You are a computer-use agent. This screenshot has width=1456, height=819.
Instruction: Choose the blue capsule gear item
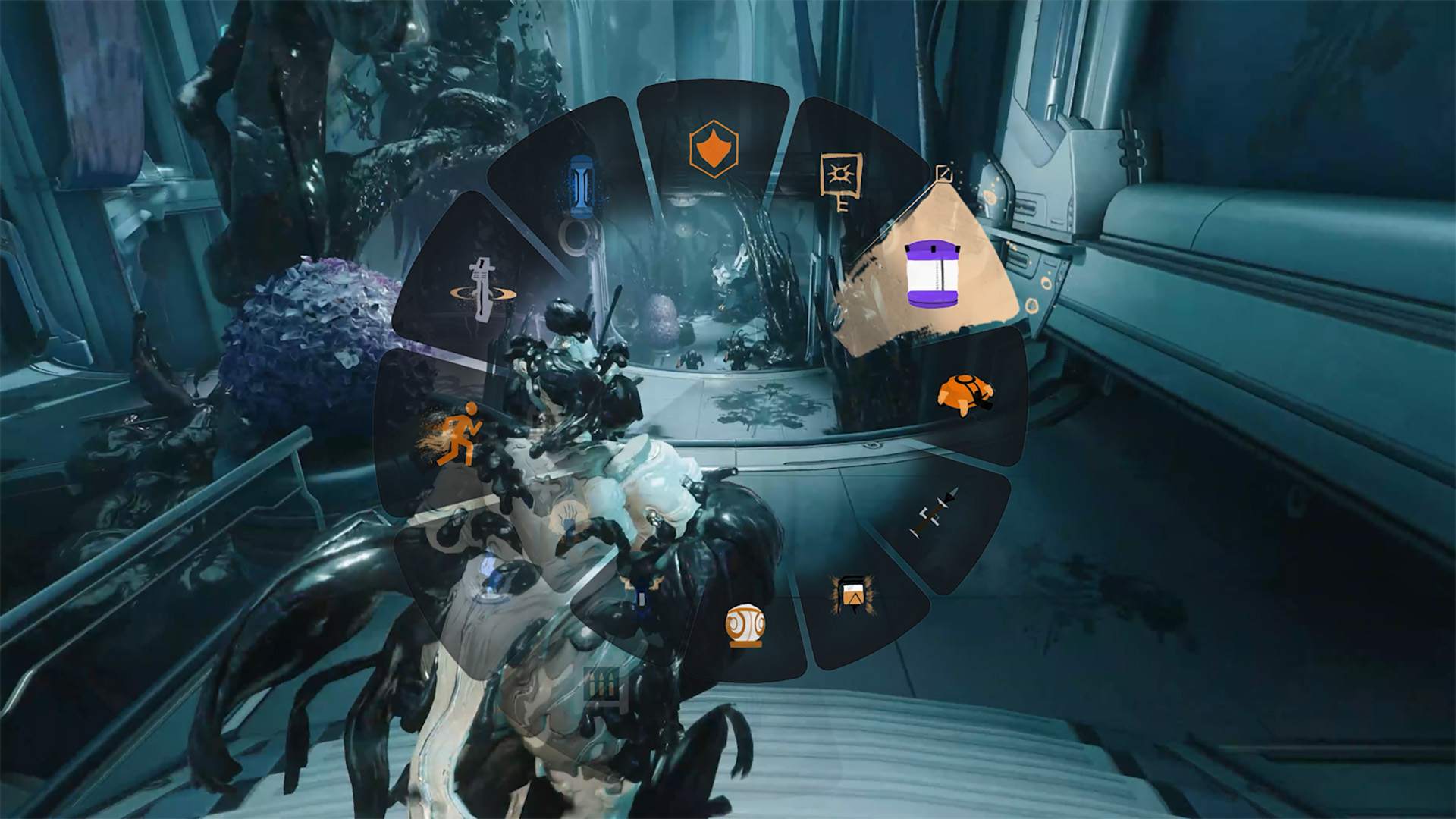580,186
